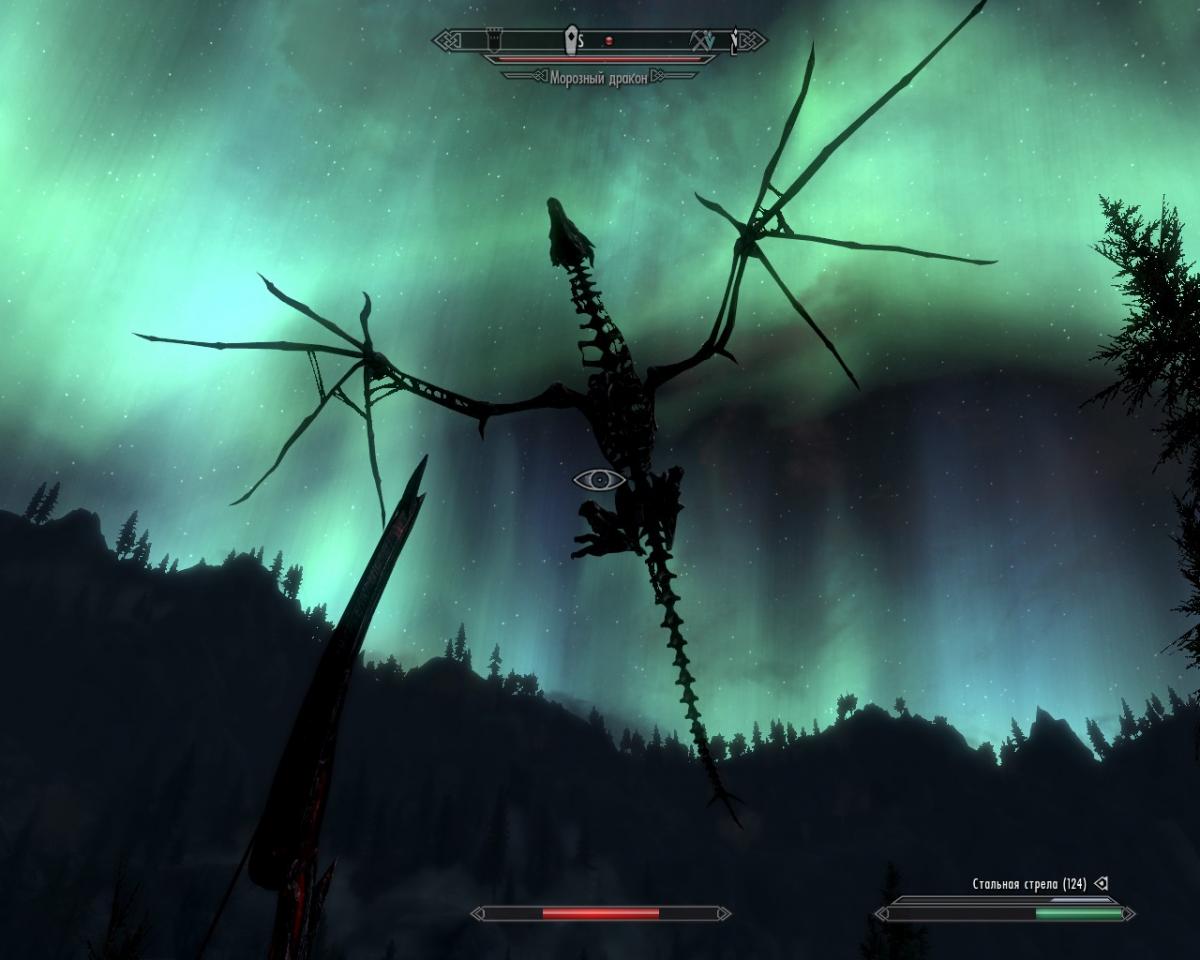Click the red enemy dot on compass
The image size is (1200, 960).
pos(608,41)
